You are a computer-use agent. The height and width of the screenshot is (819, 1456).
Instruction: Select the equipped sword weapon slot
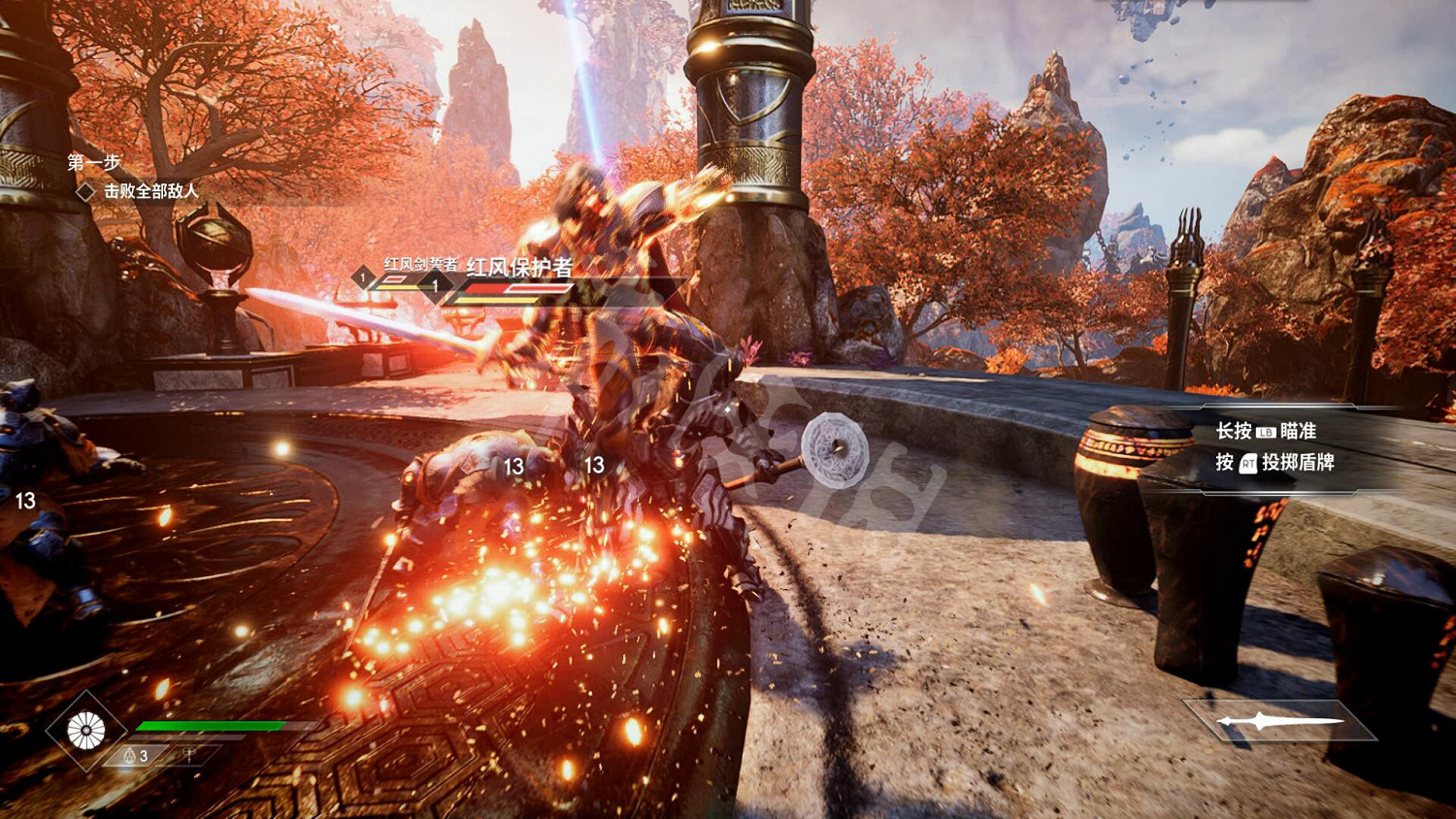[x=1279, y=721]
